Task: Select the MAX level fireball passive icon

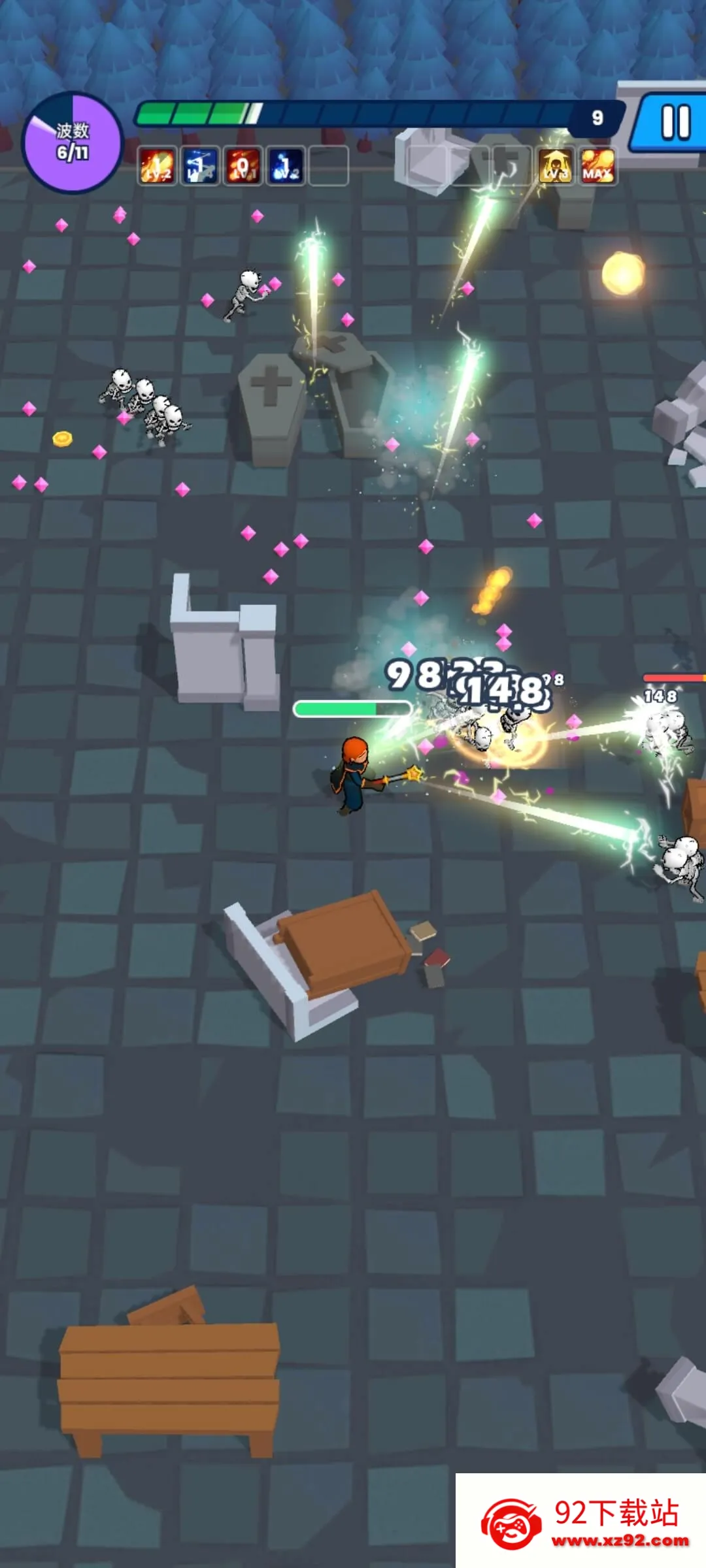Action: pos(597,165)
